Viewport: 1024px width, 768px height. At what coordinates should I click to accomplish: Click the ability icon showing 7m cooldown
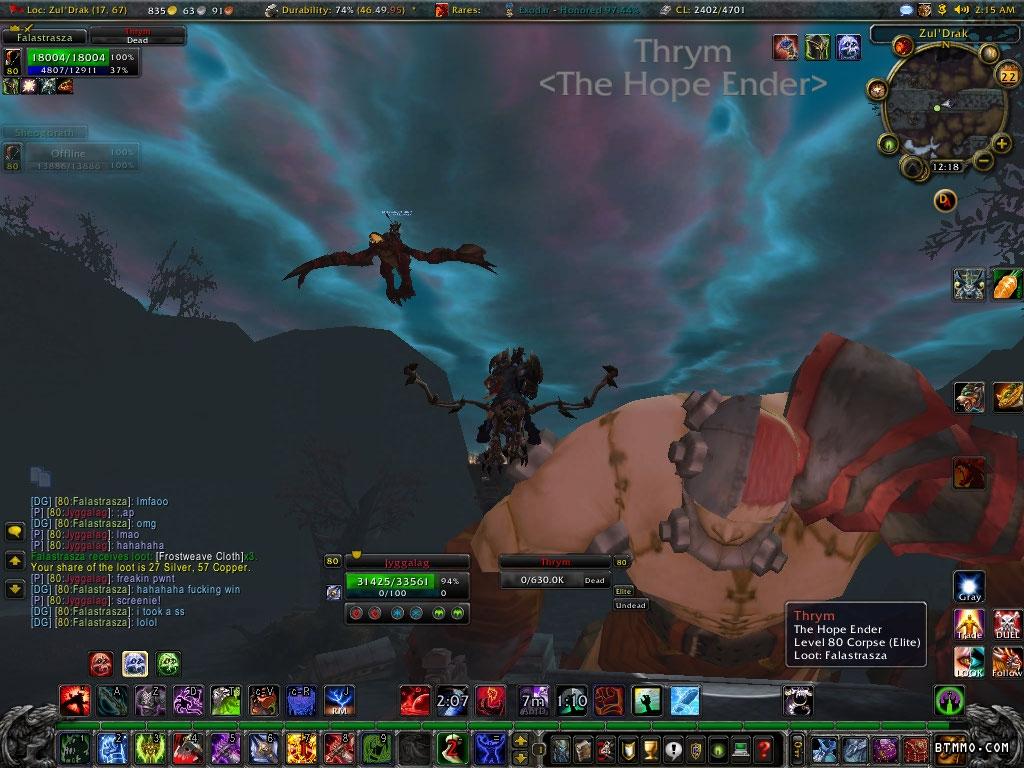[533, 700]
